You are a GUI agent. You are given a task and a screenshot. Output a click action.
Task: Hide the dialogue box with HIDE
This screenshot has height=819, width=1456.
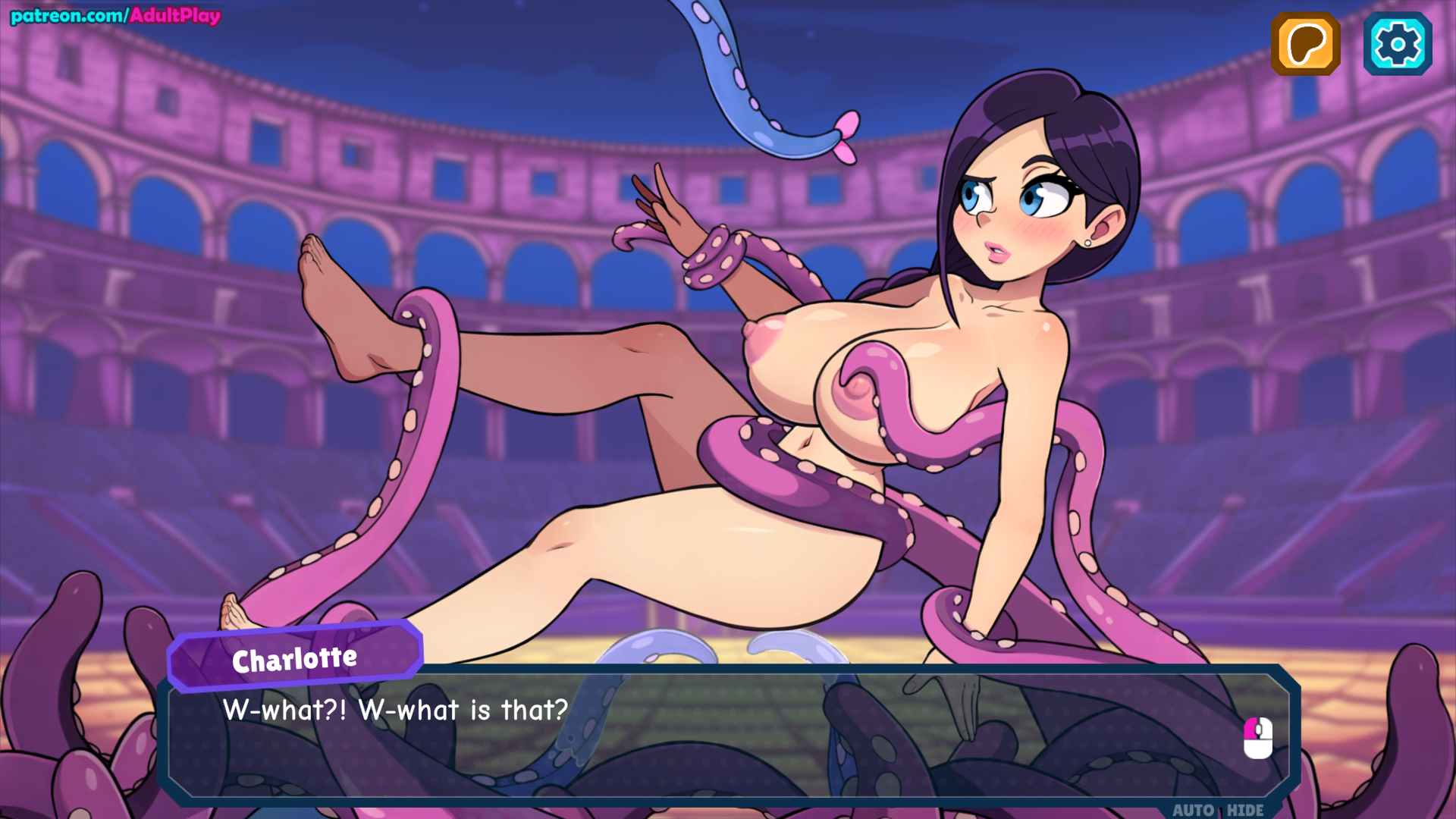tap(1245, 809)
